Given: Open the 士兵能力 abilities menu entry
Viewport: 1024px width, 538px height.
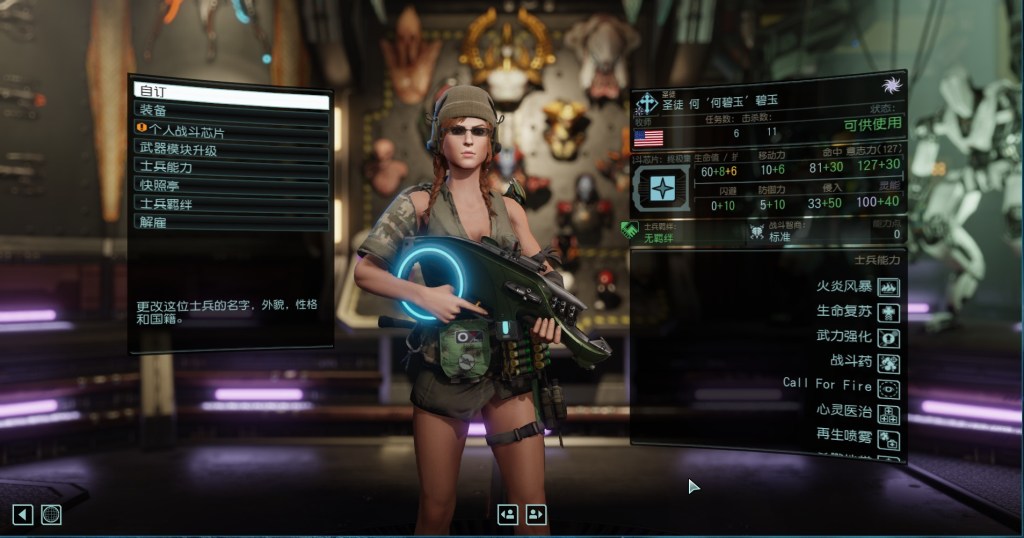Looking at the screenshot, I should click(x=231, y=167).
